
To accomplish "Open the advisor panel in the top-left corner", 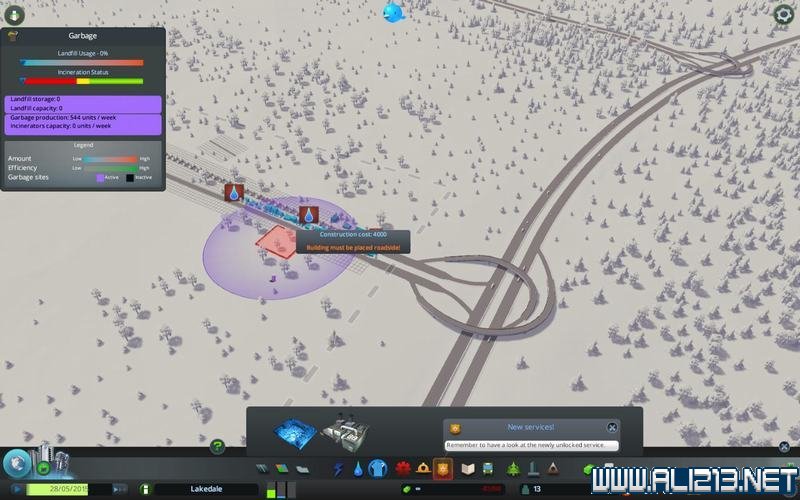I will click(14, 14).
